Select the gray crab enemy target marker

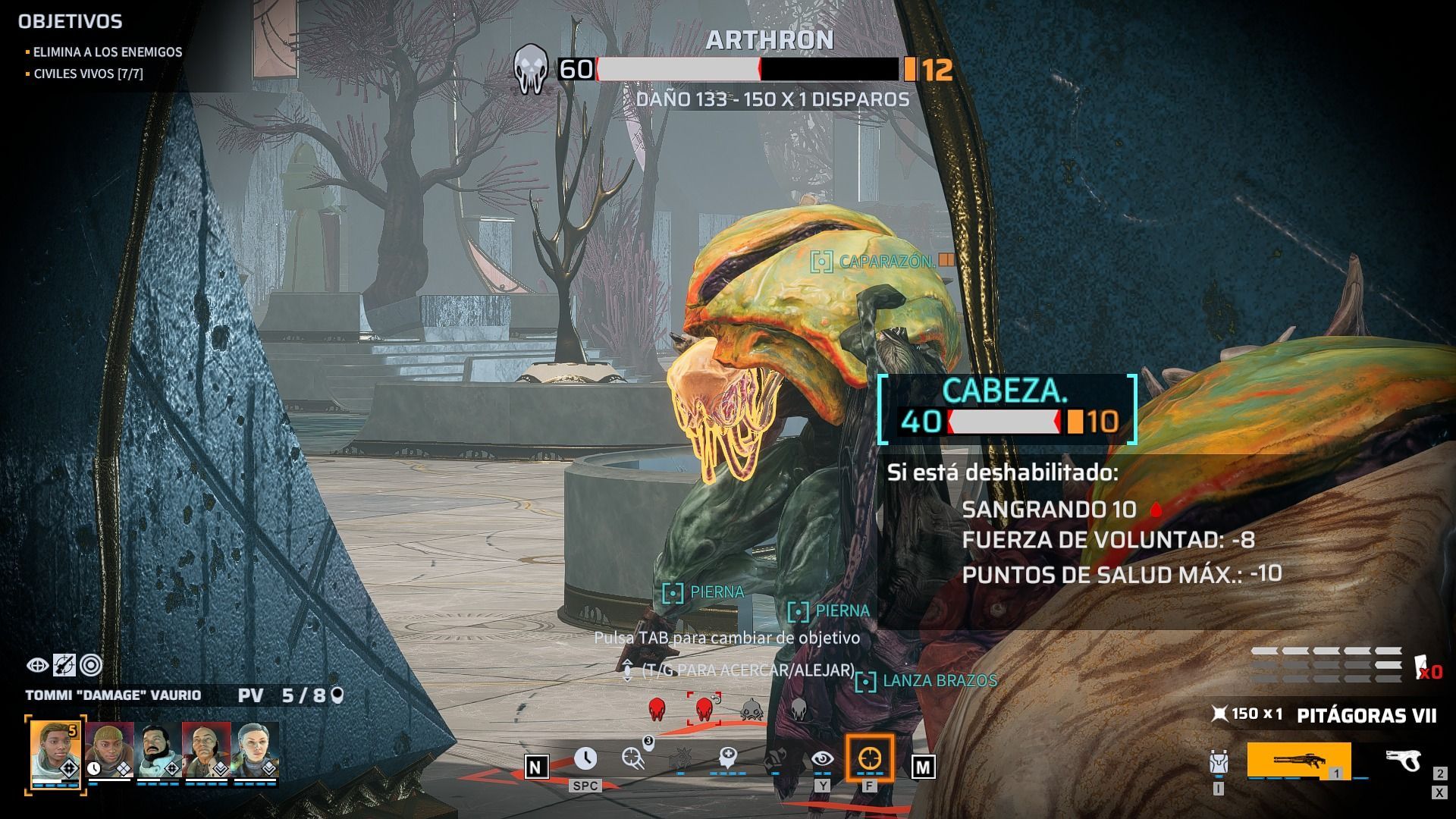(x=751, y=710)
